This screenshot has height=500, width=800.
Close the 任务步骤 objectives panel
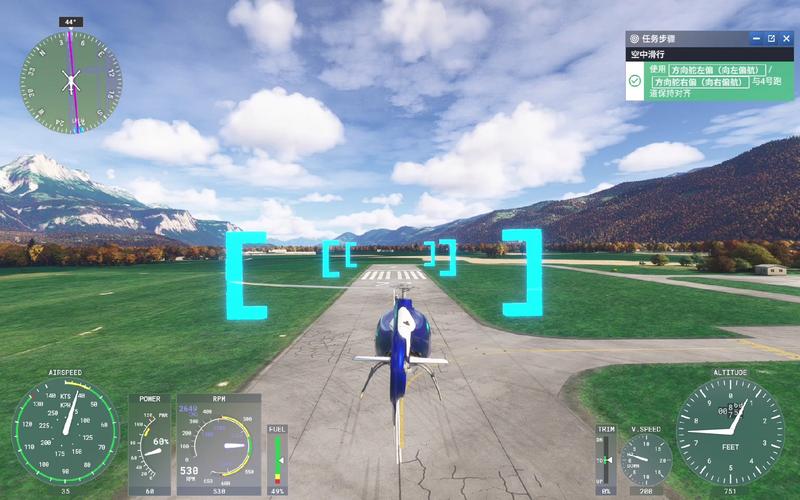(786, 38)
